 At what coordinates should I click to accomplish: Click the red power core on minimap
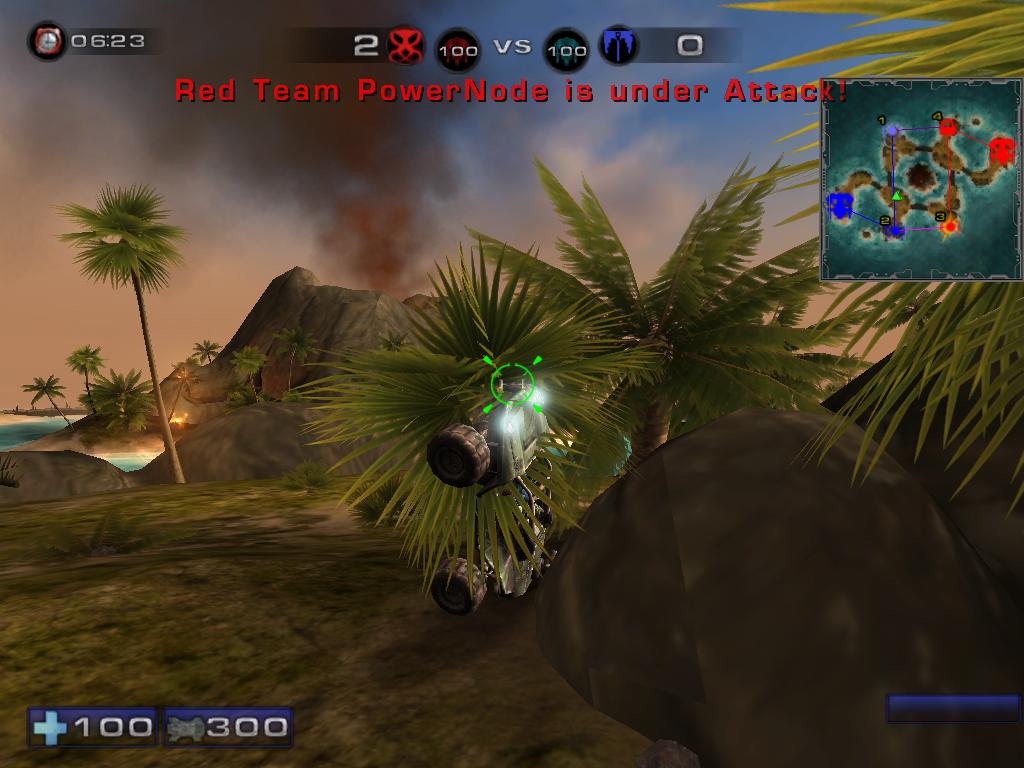[1000, 151]
